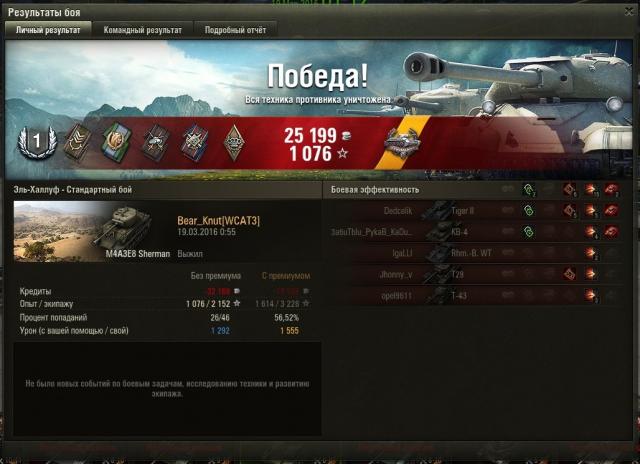Inspect the chevron rank badge award
Viewport: 640px width, 464px height.
pyautogui.click(x=76, y=143)
